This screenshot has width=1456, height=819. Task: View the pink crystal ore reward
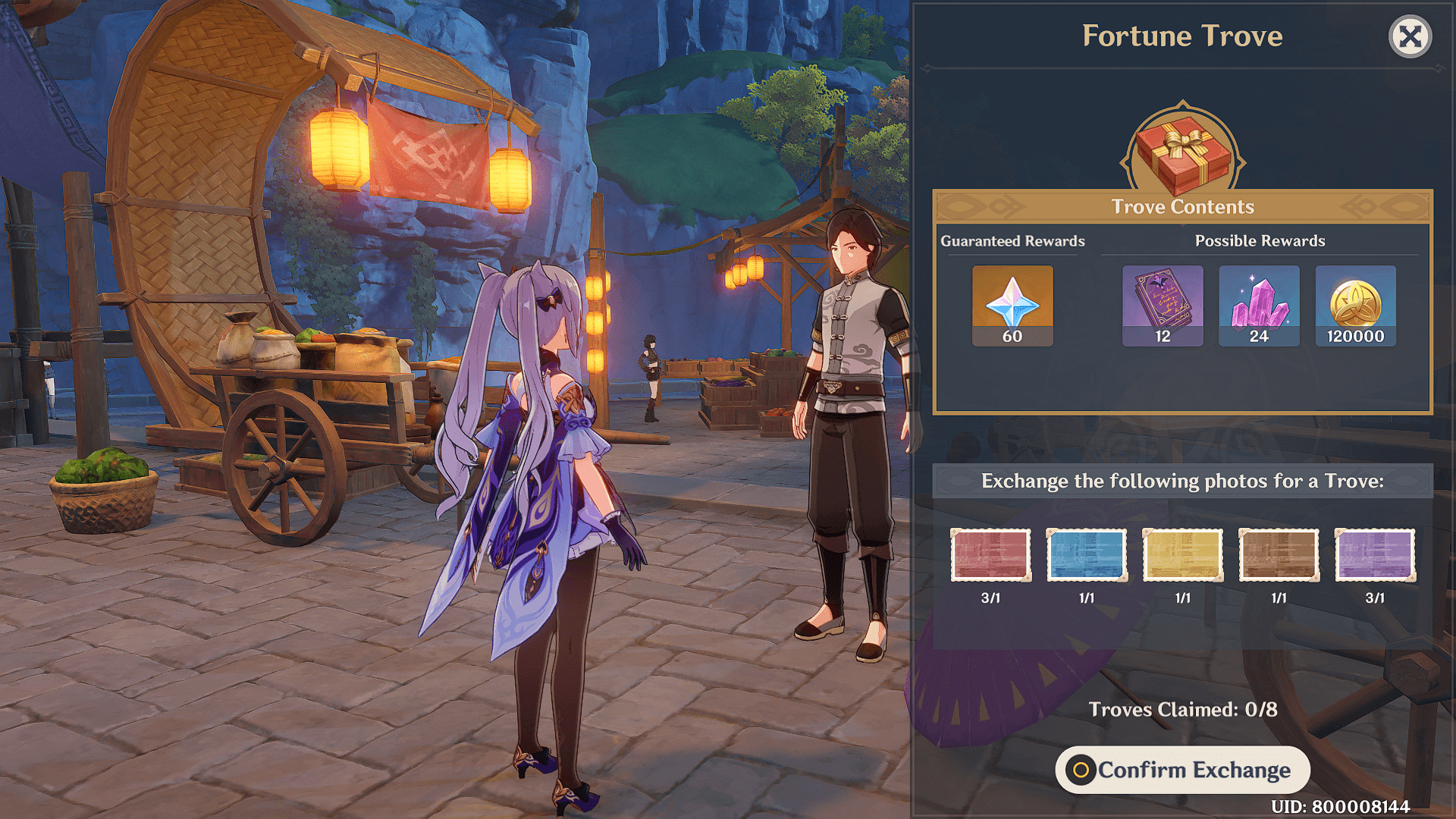coord(1259,305)
